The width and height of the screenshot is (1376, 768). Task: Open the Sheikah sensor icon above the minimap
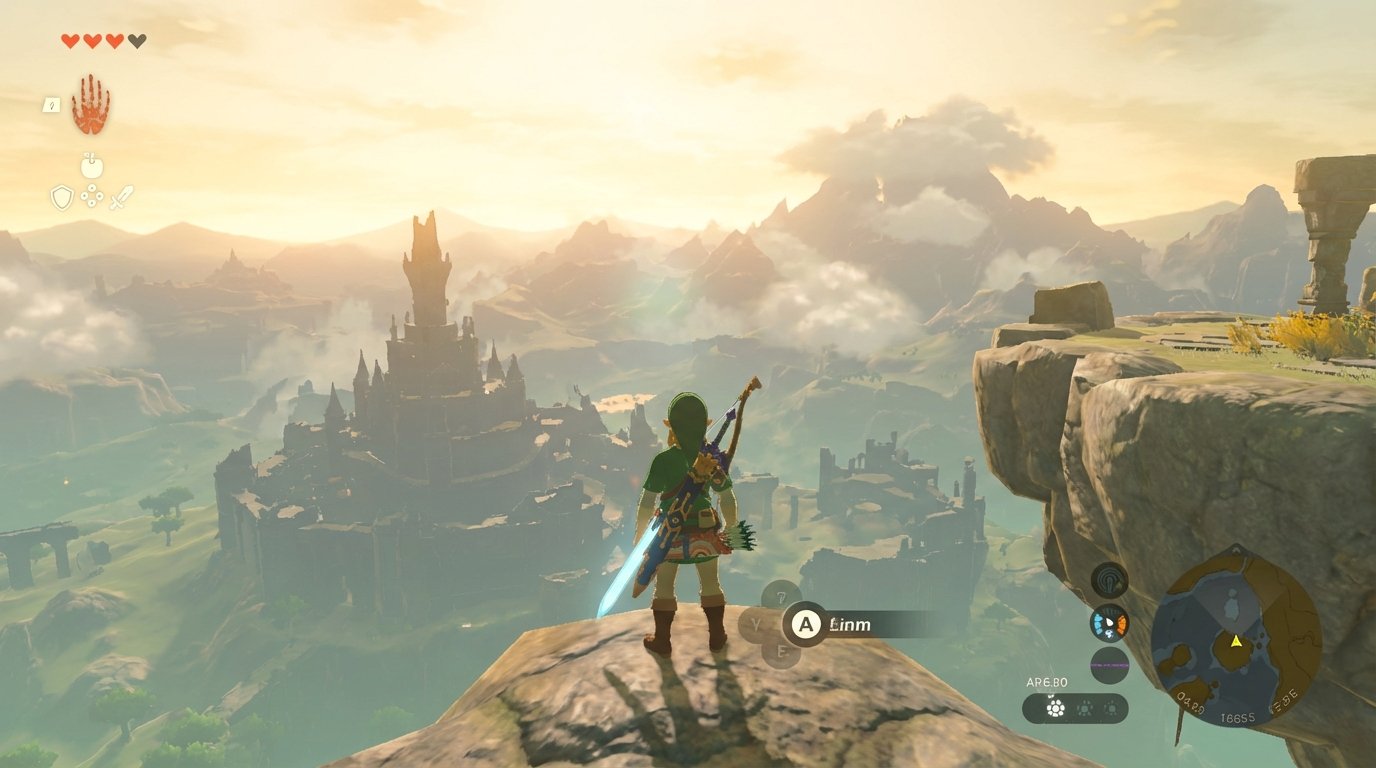pyautogui.click(x=1109, y=580)
